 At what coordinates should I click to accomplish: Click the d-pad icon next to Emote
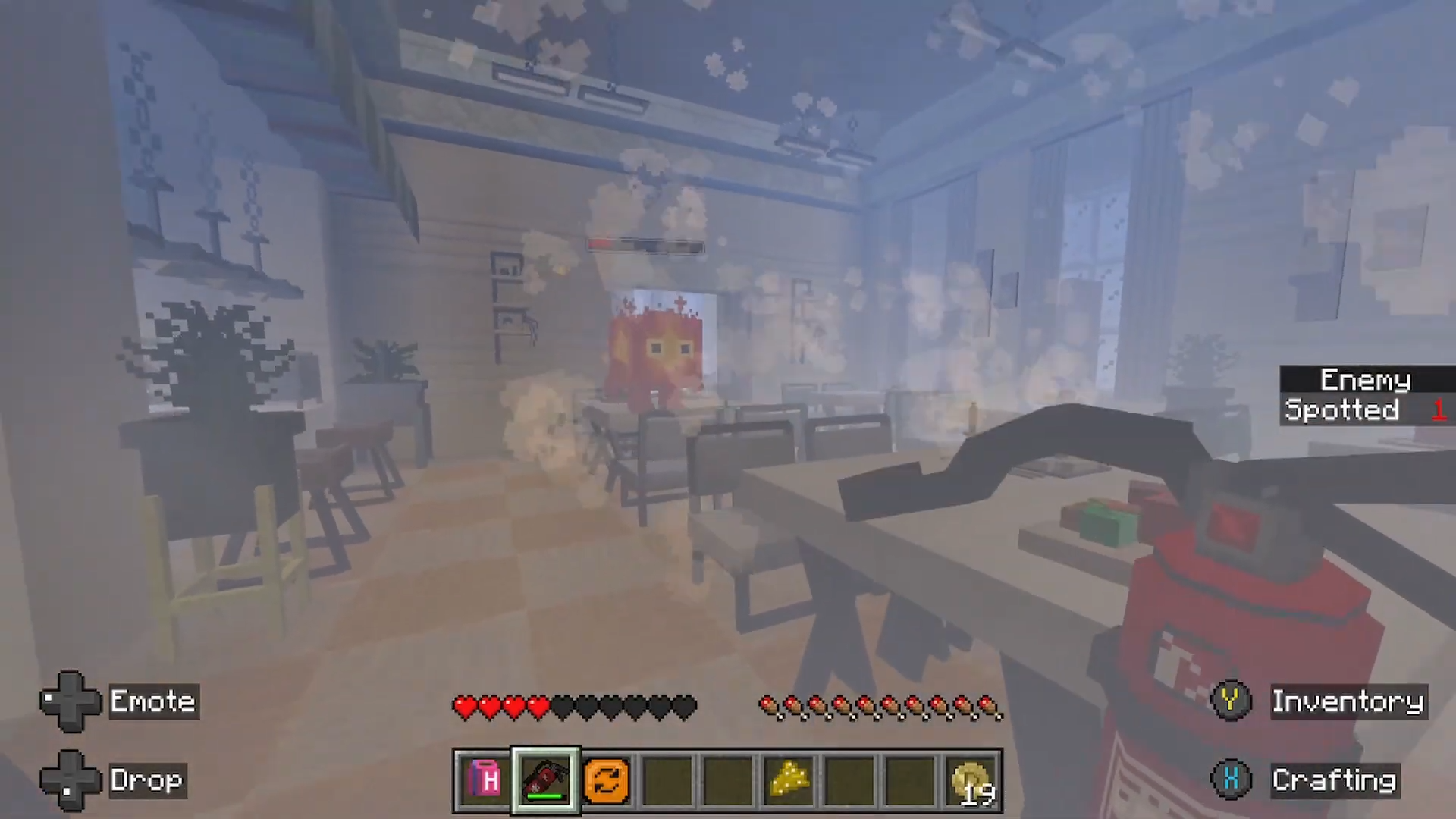[x=71, y=701]
